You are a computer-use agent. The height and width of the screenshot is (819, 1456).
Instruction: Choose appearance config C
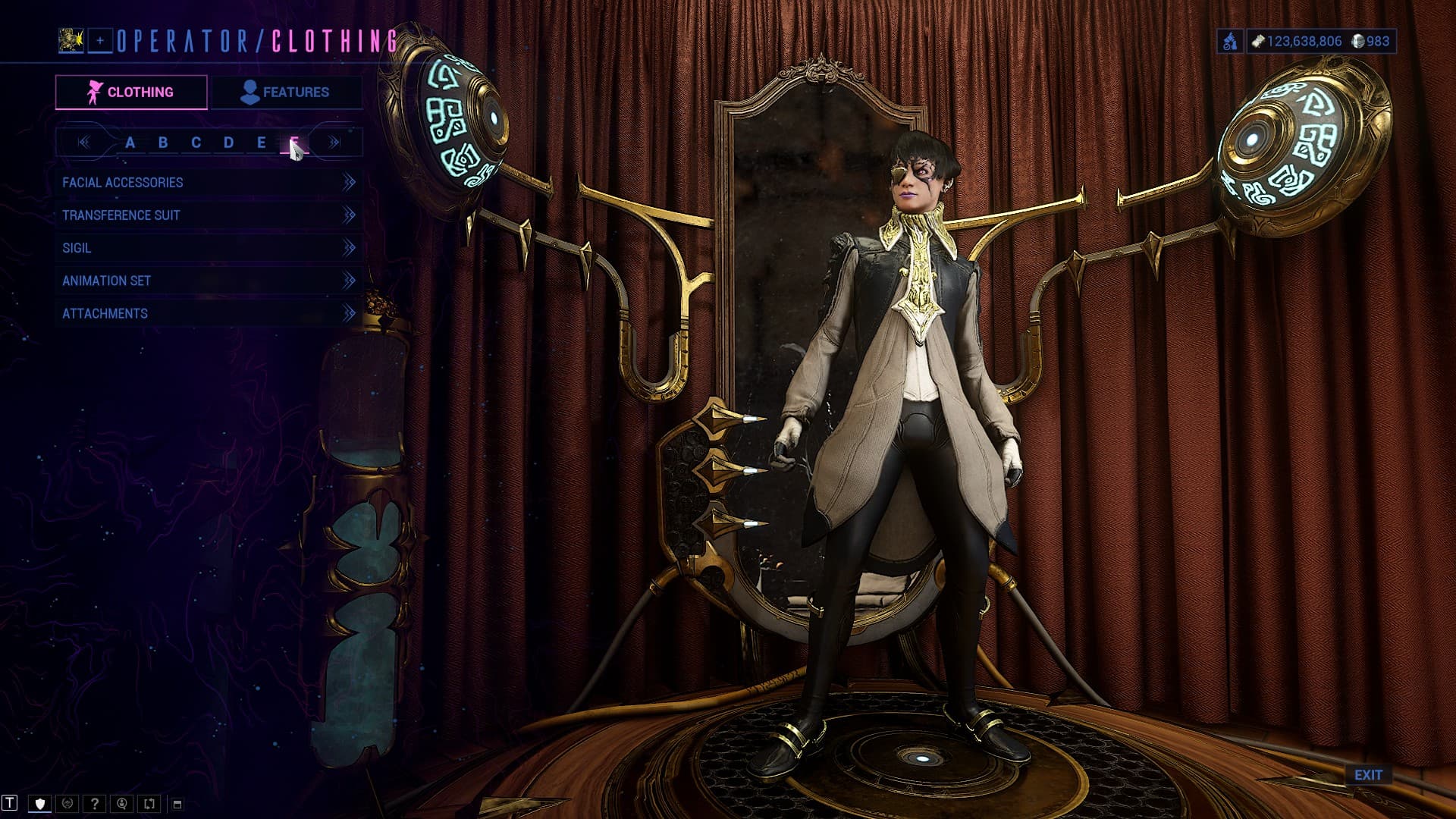pyautogui.click(x=196, y=143)
